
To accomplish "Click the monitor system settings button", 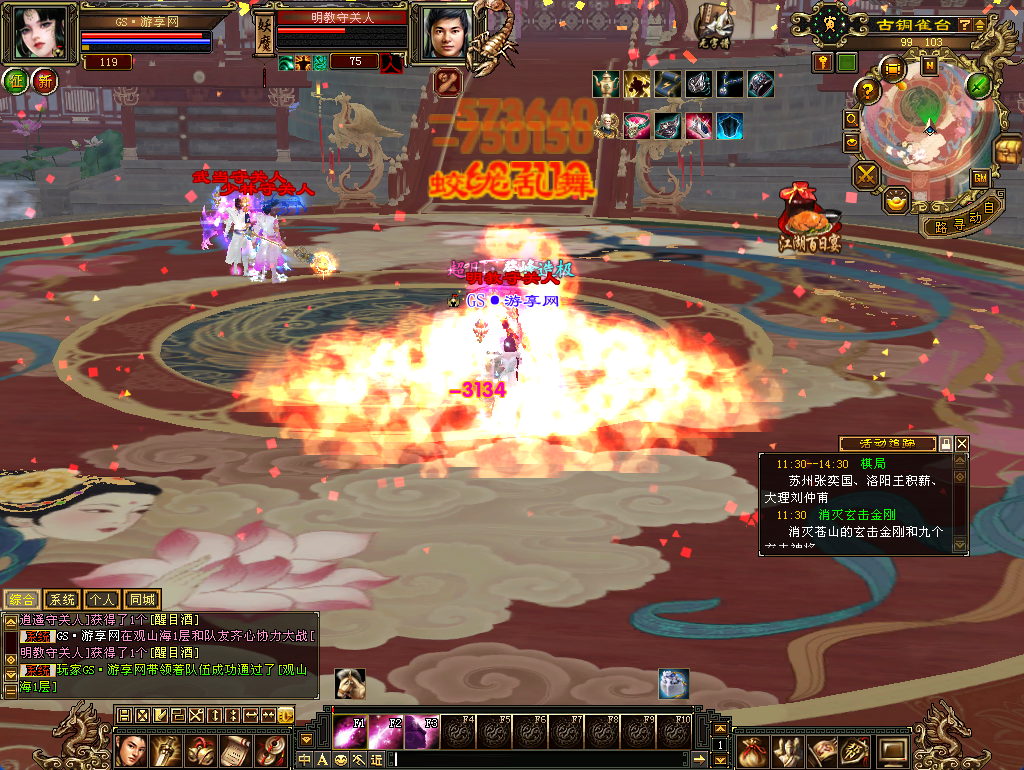I will tap(892, 750).
